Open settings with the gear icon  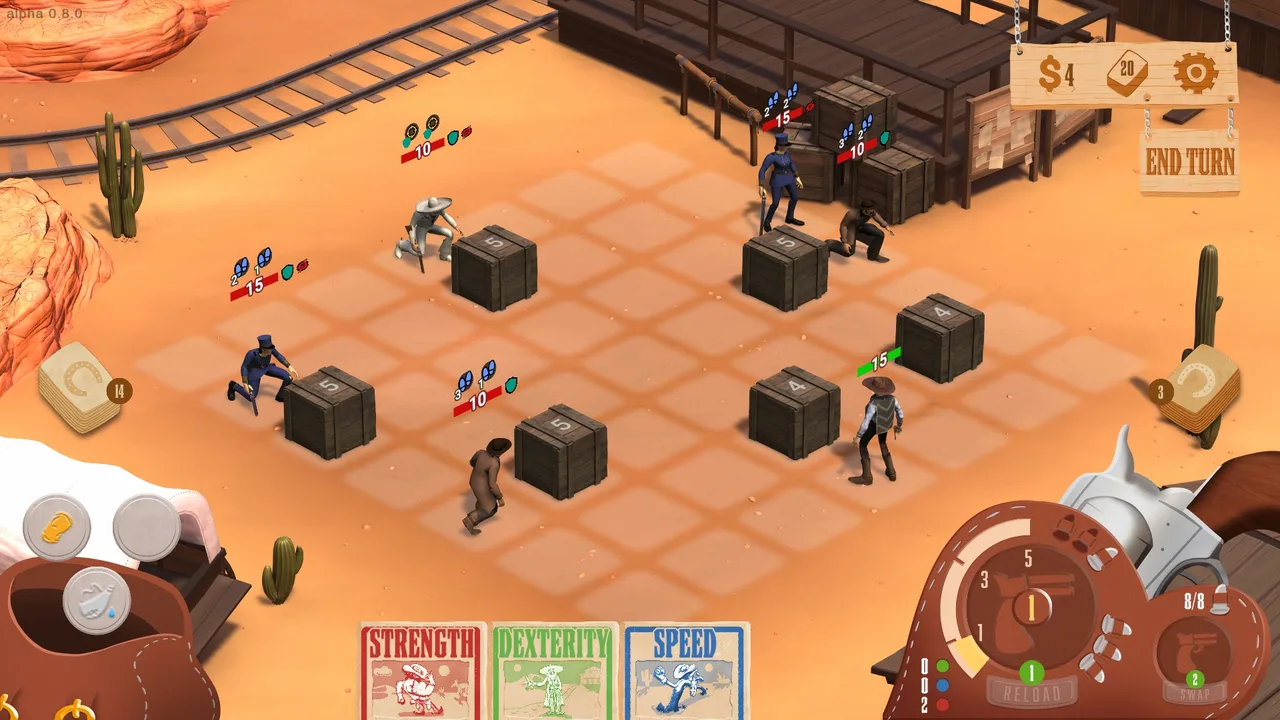coord(1194,73)
